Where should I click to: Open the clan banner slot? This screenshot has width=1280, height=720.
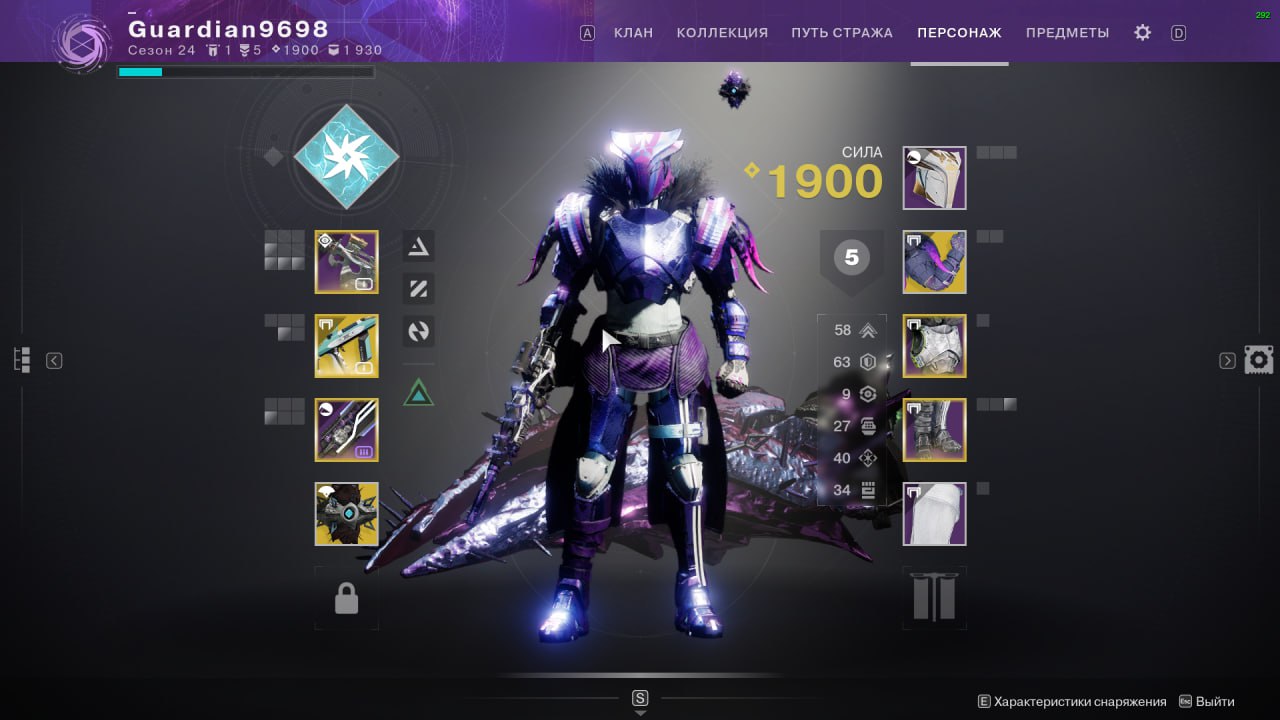tap(934, 598)
